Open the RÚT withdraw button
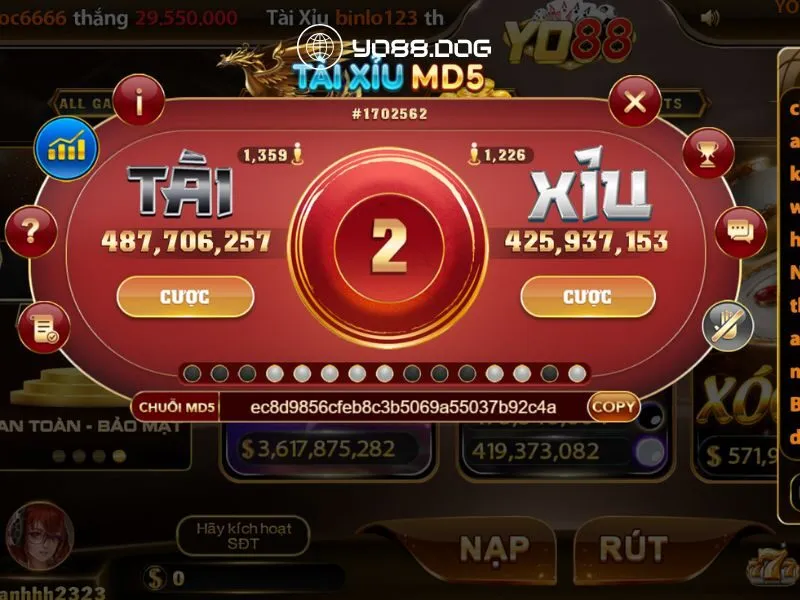Screen dimensions: 800x600 click(632, 549)
